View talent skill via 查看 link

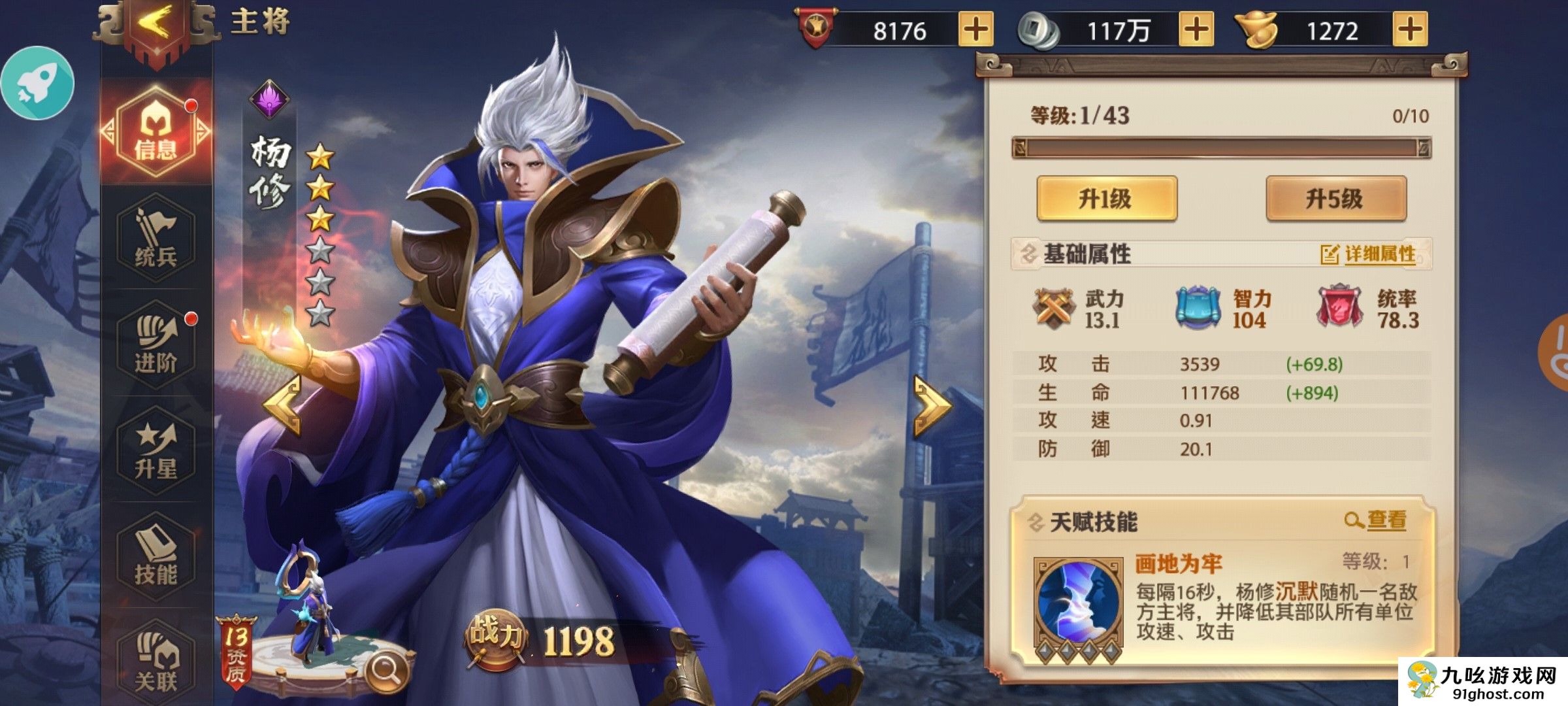1376,520
